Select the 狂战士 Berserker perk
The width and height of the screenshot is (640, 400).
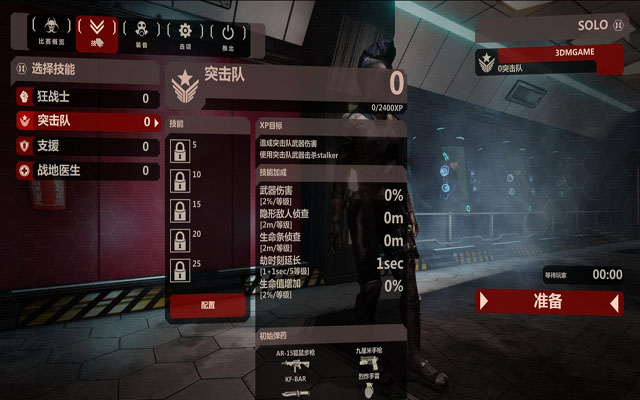pos(85,98)
